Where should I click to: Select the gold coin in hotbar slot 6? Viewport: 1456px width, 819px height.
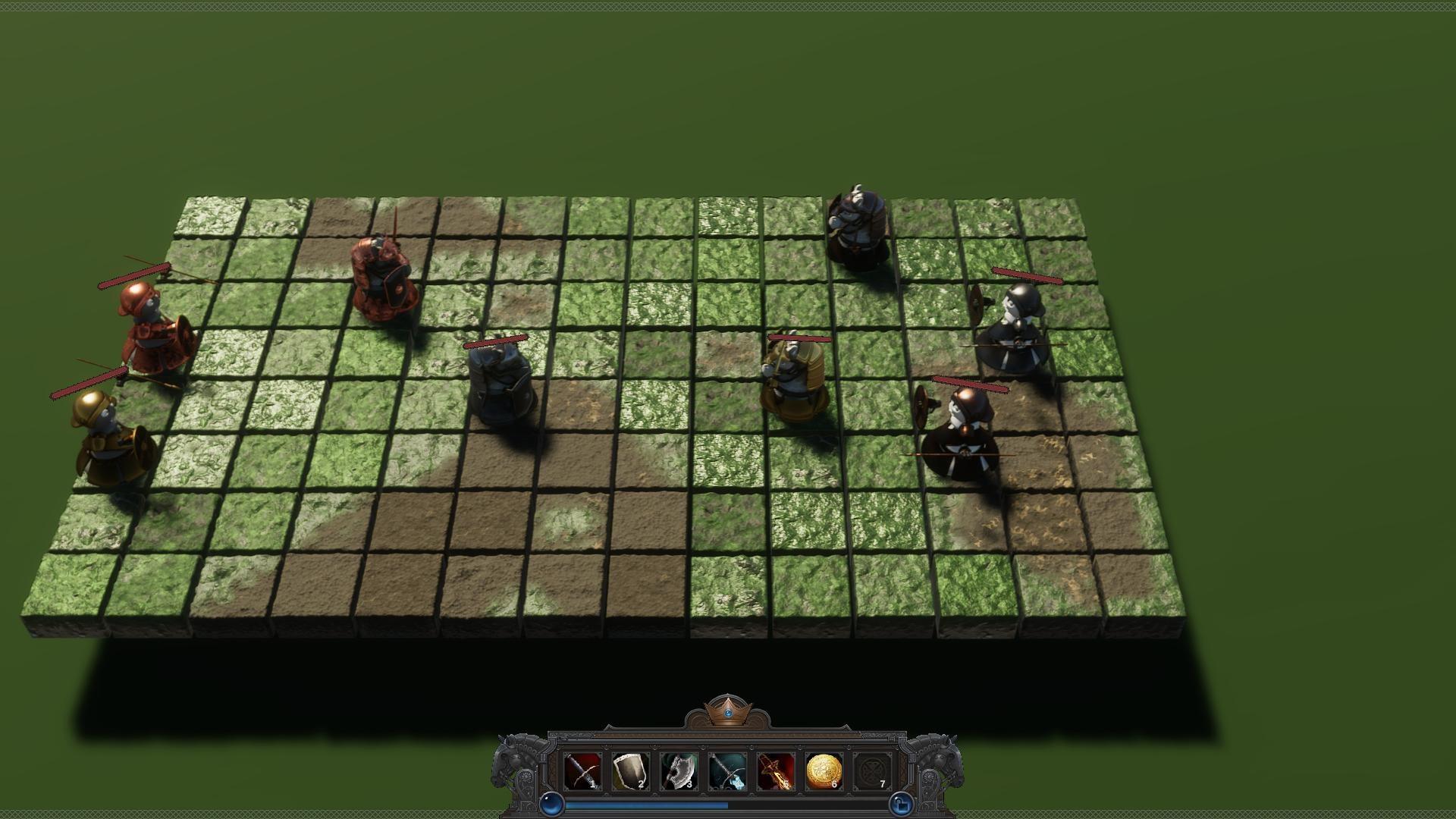822,770
